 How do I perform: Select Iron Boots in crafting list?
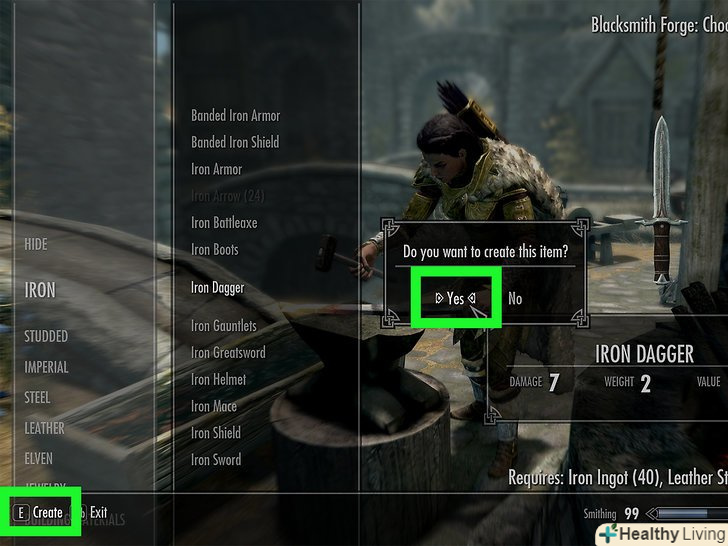pos(214,249)
